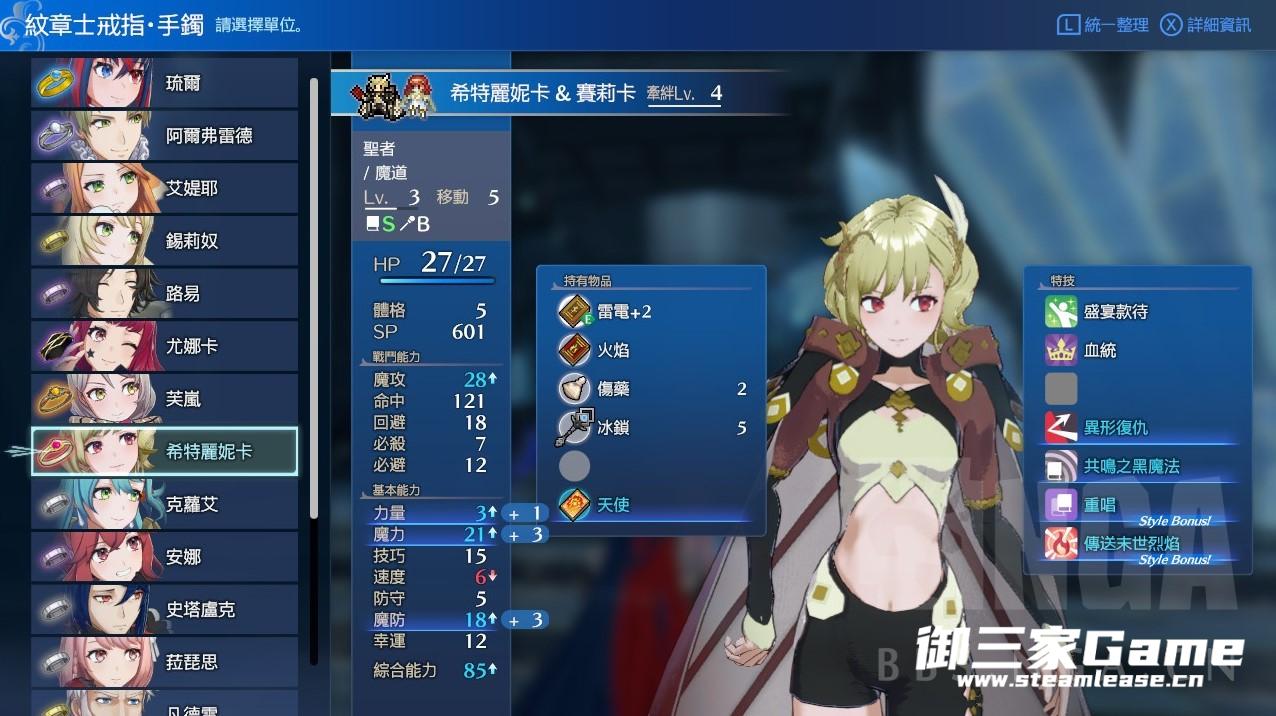Select the unit 史塔盧克
Image resolution: width=1276 pixels, height=716 pixels.
point(165,609)
